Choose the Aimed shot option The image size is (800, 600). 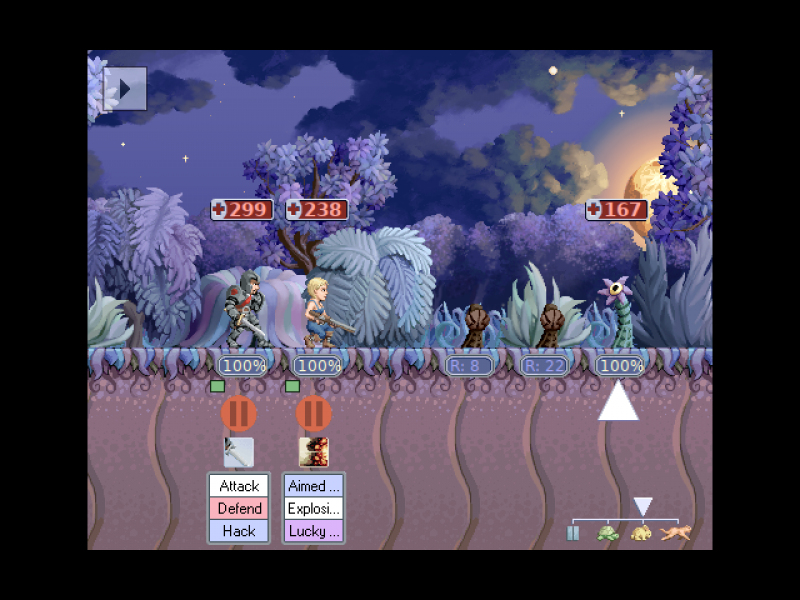tap(314, 486)
